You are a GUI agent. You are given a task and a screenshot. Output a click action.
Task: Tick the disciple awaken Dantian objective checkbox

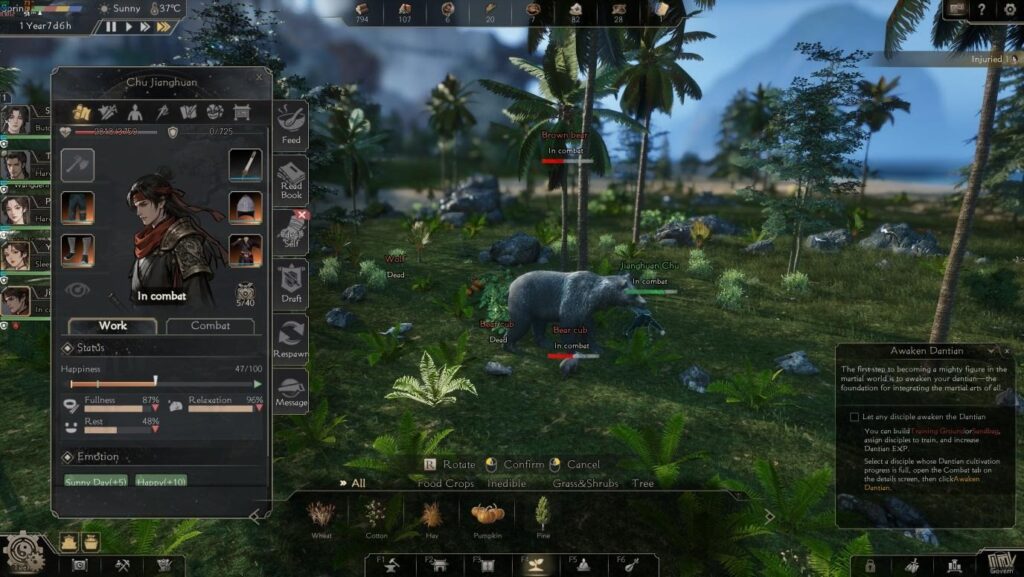pos(854,417)
